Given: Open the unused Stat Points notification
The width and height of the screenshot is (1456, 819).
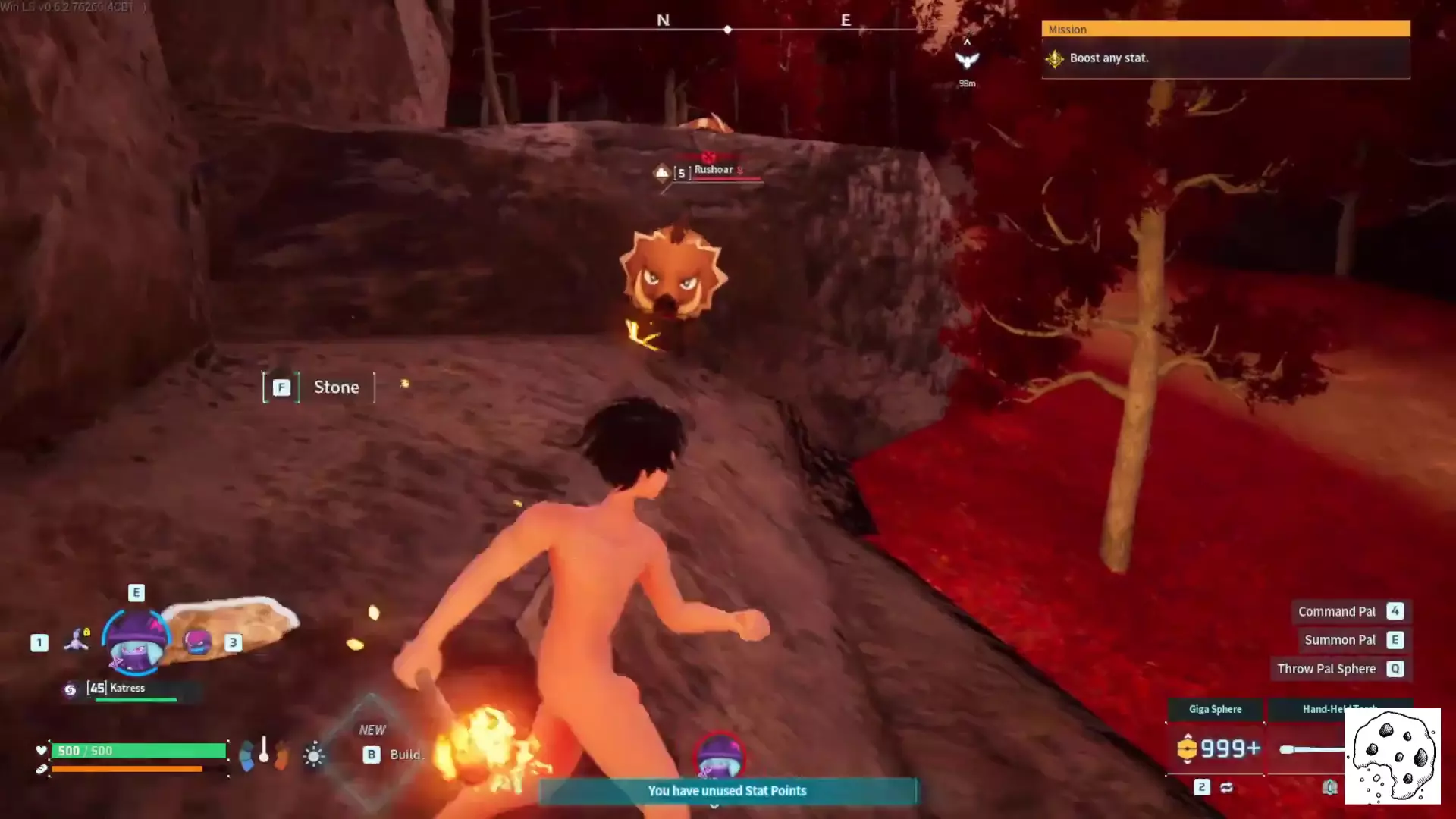Looking at the screenshot, I should [x=726, y=791].
